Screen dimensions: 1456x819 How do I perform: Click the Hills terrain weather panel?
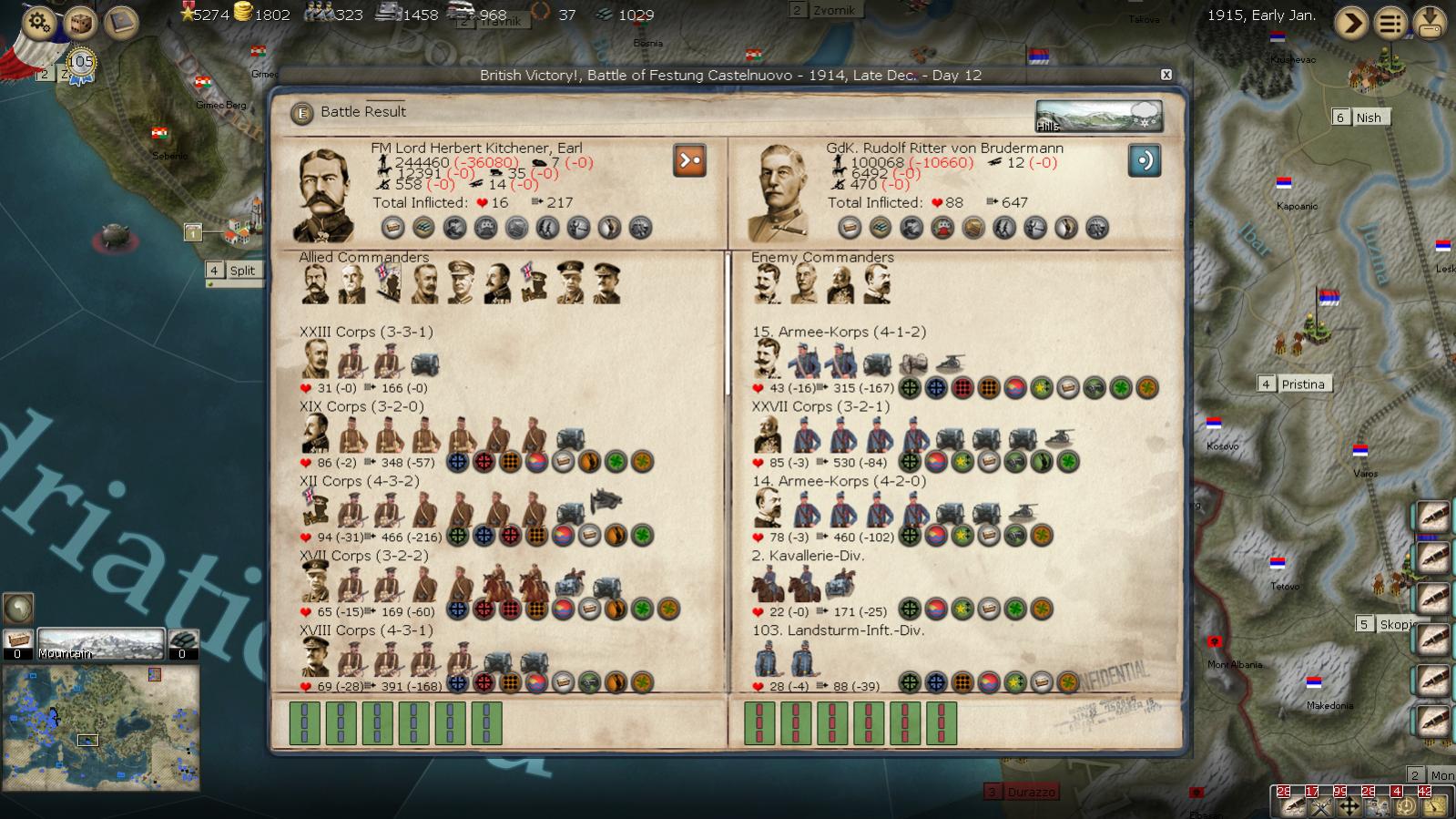point(1098,117)
